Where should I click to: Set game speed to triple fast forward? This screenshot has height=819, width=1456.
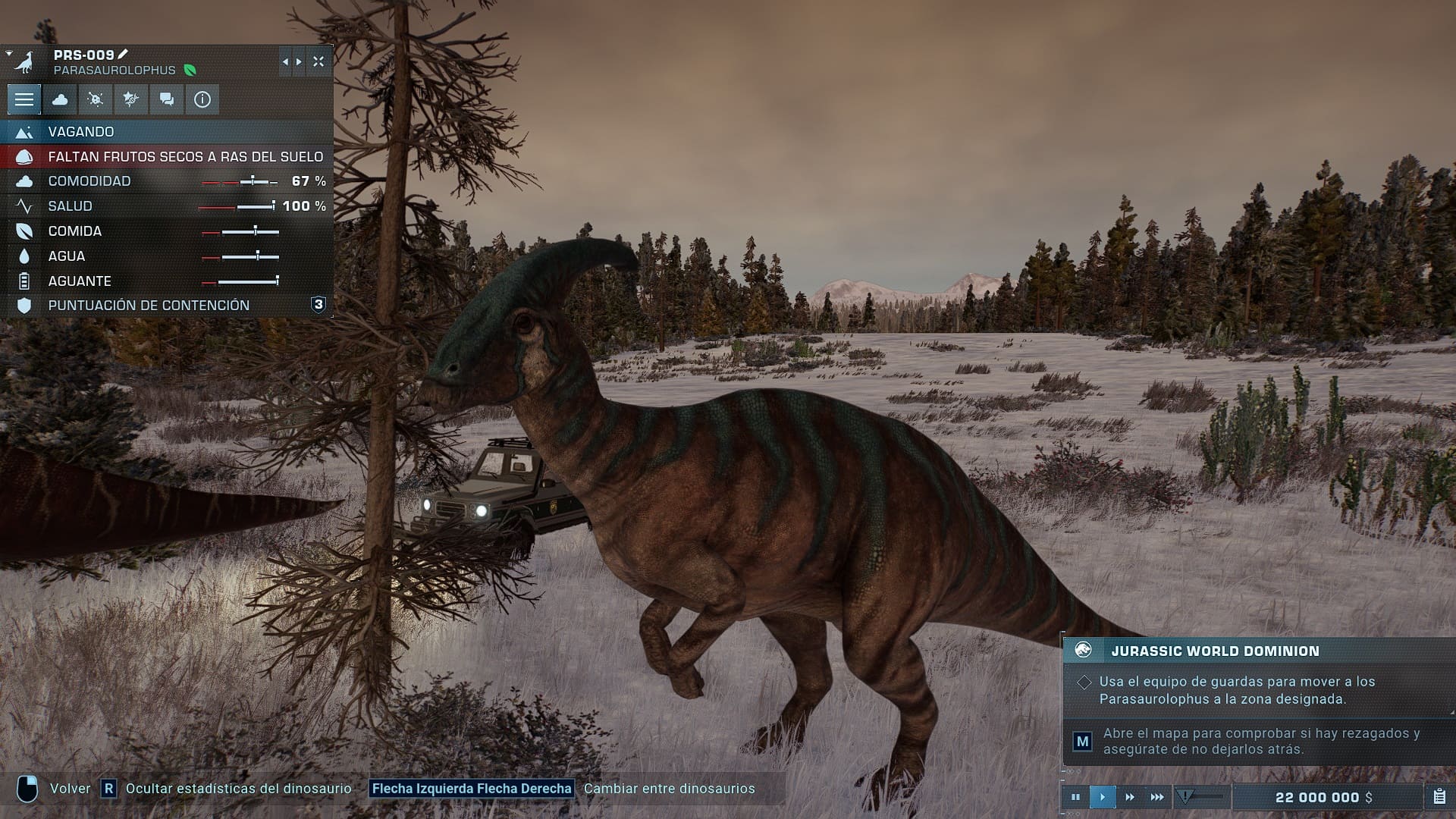tap(1157, 797)
